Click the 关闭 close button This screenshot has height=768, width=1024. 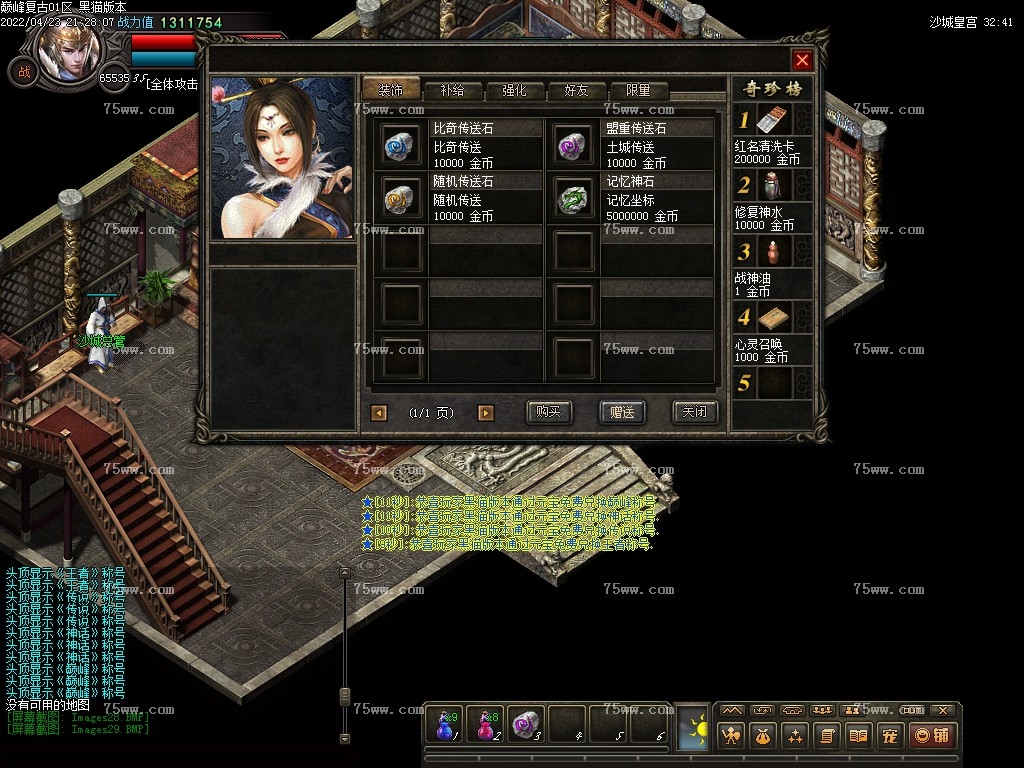(694, 412)
